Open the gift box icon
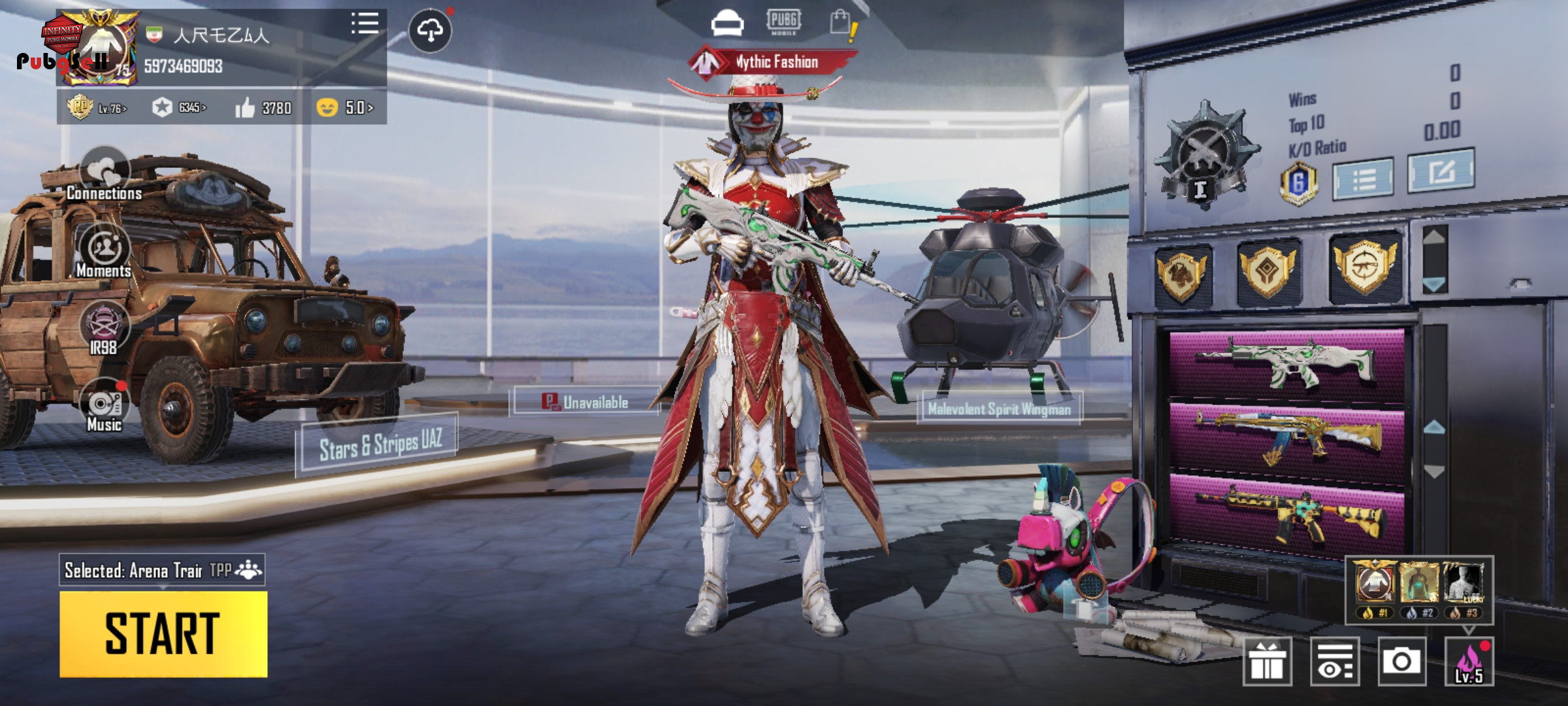Image resolution: width=1568 pixels, height=706 pixels. 1267,662
